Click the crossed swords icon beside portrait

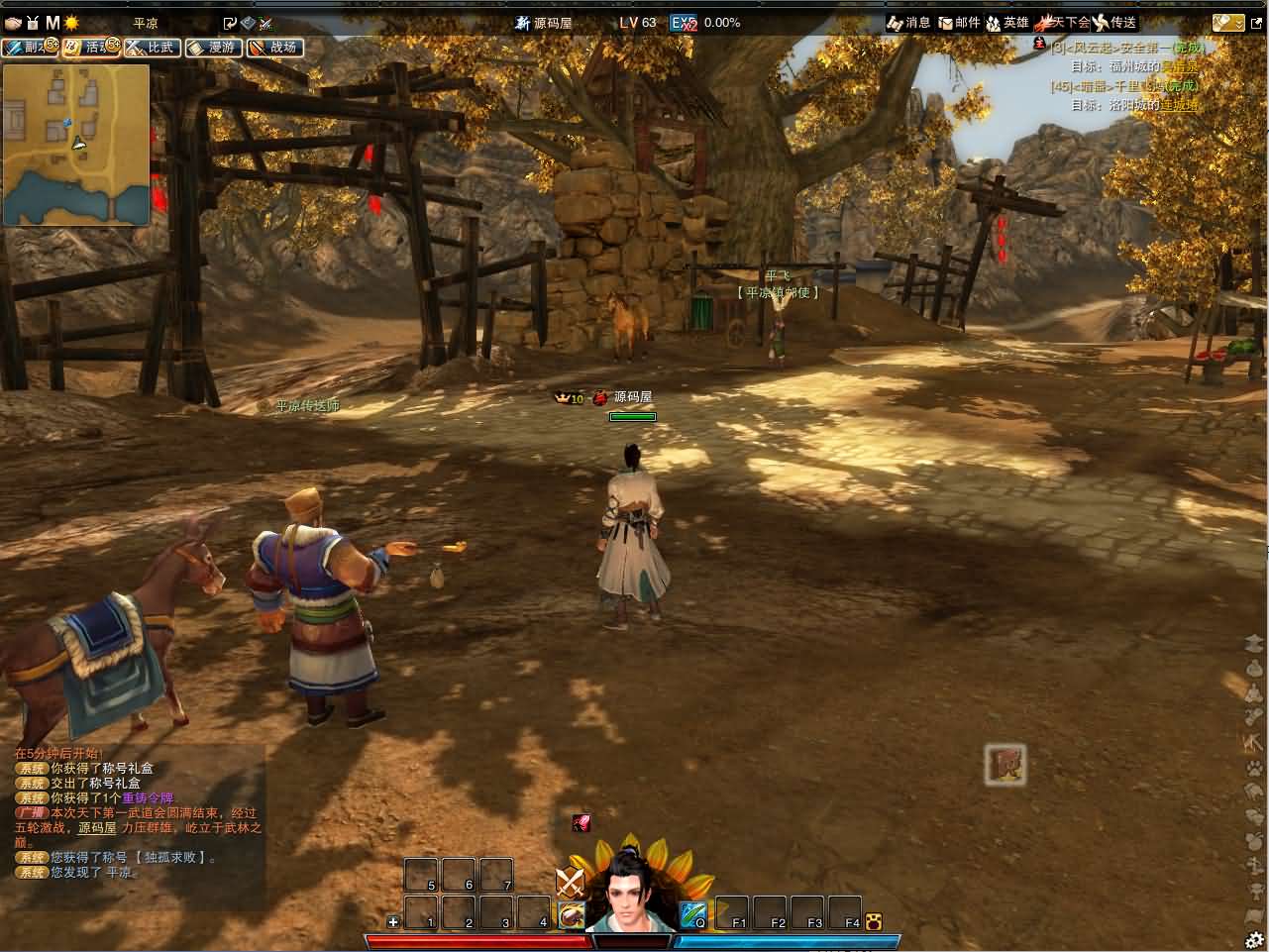coord(570,881)
